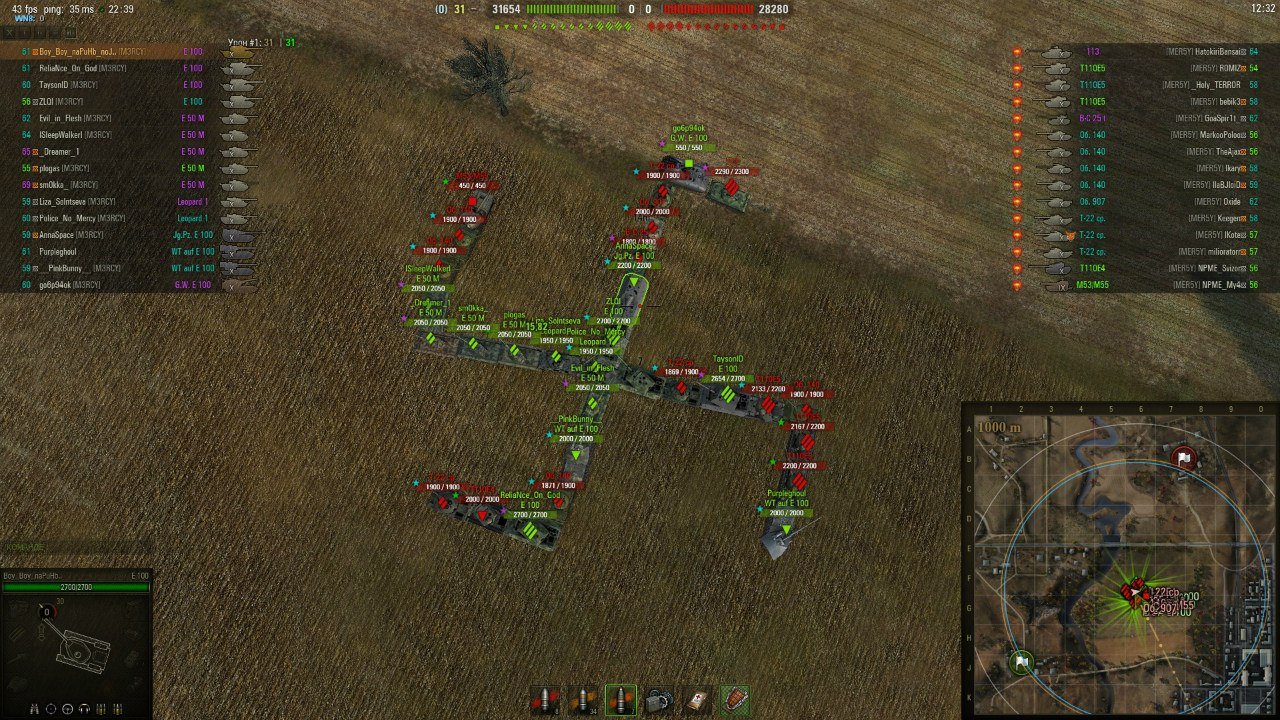The image size is (1280, 720).
Task: Select HatokiriBansai in the enemy list
Action: click(x=1140, y=51)
